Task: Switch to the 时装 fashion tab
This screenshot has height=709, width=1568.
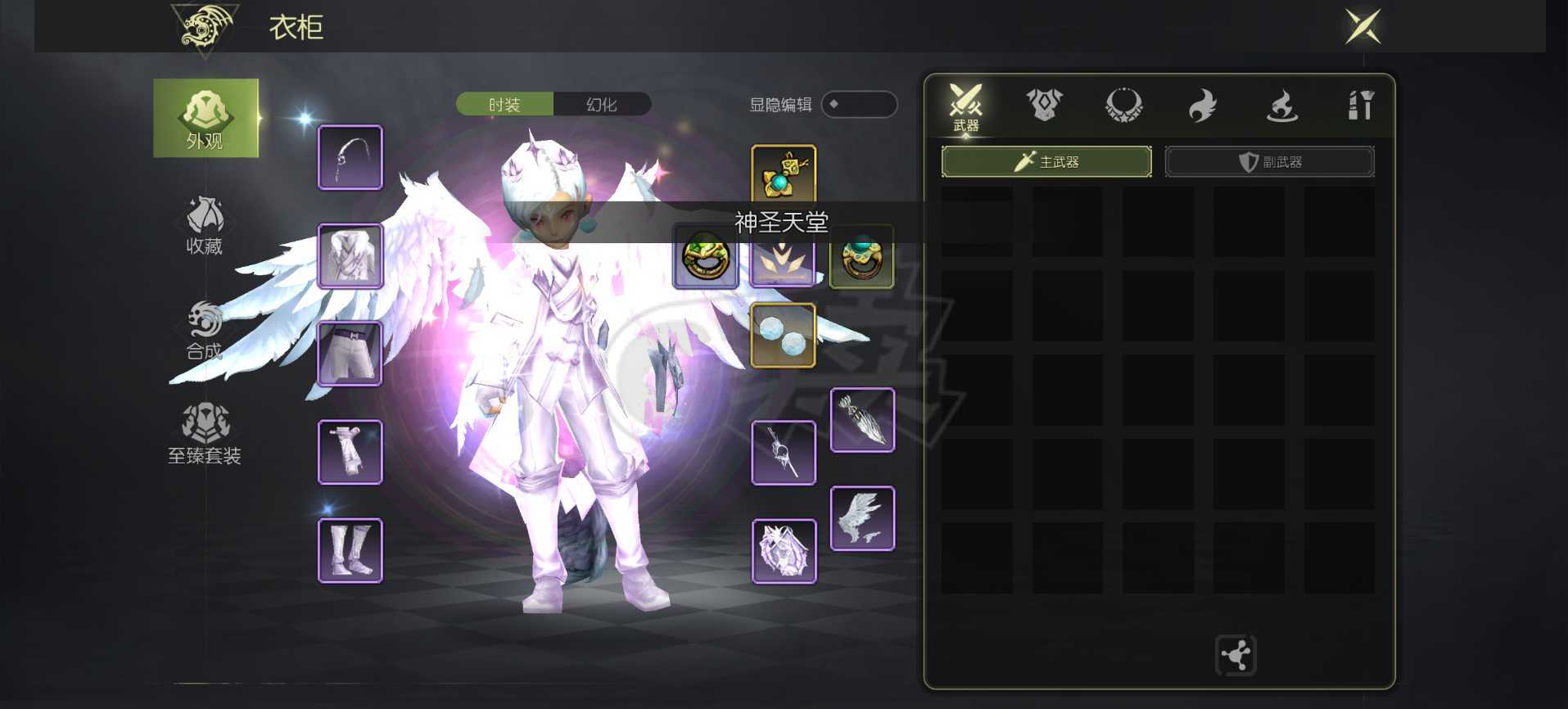Action: click(504, 105)
